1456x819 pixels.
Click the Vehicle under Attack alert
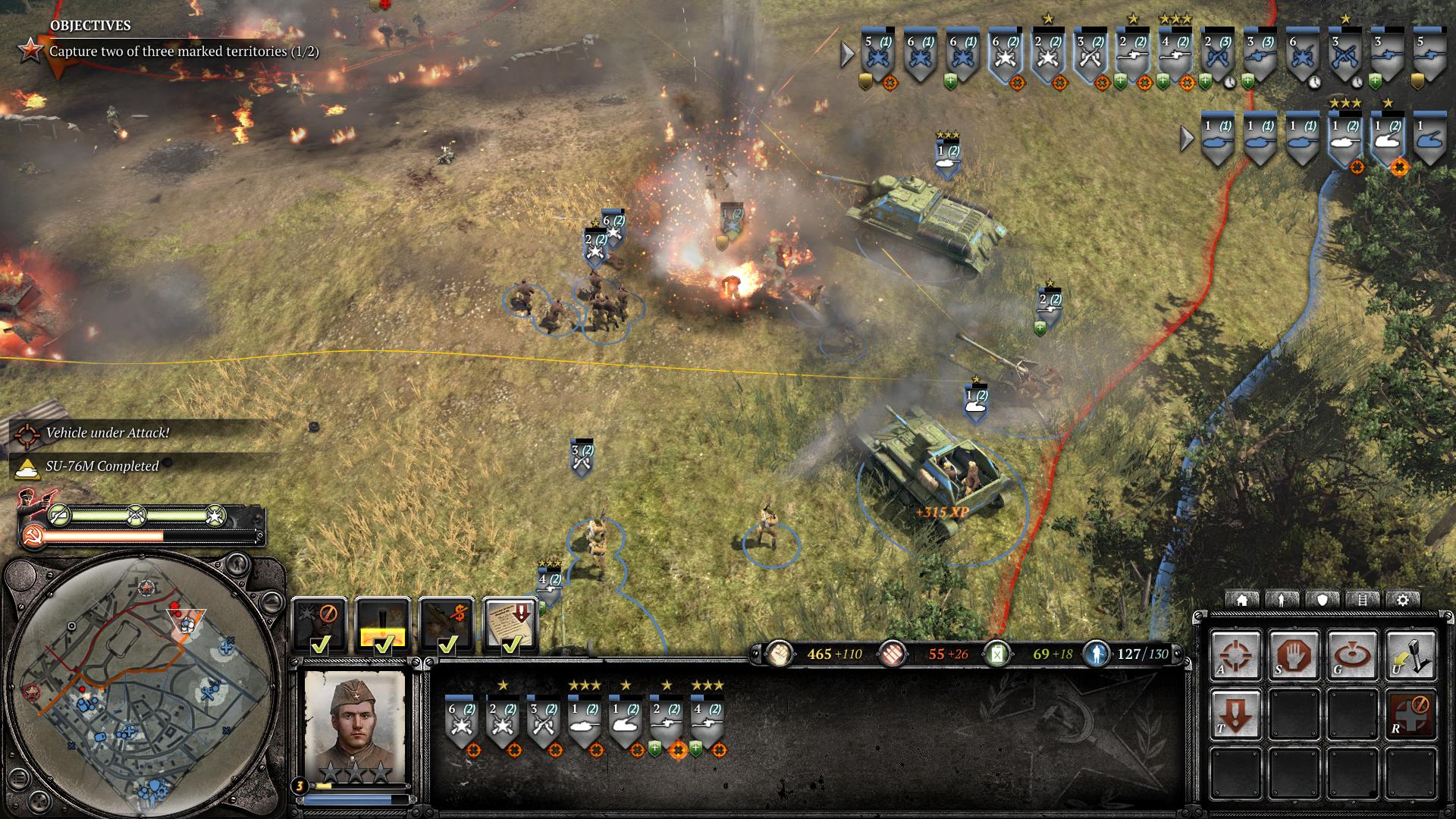(x=107, y=433)
